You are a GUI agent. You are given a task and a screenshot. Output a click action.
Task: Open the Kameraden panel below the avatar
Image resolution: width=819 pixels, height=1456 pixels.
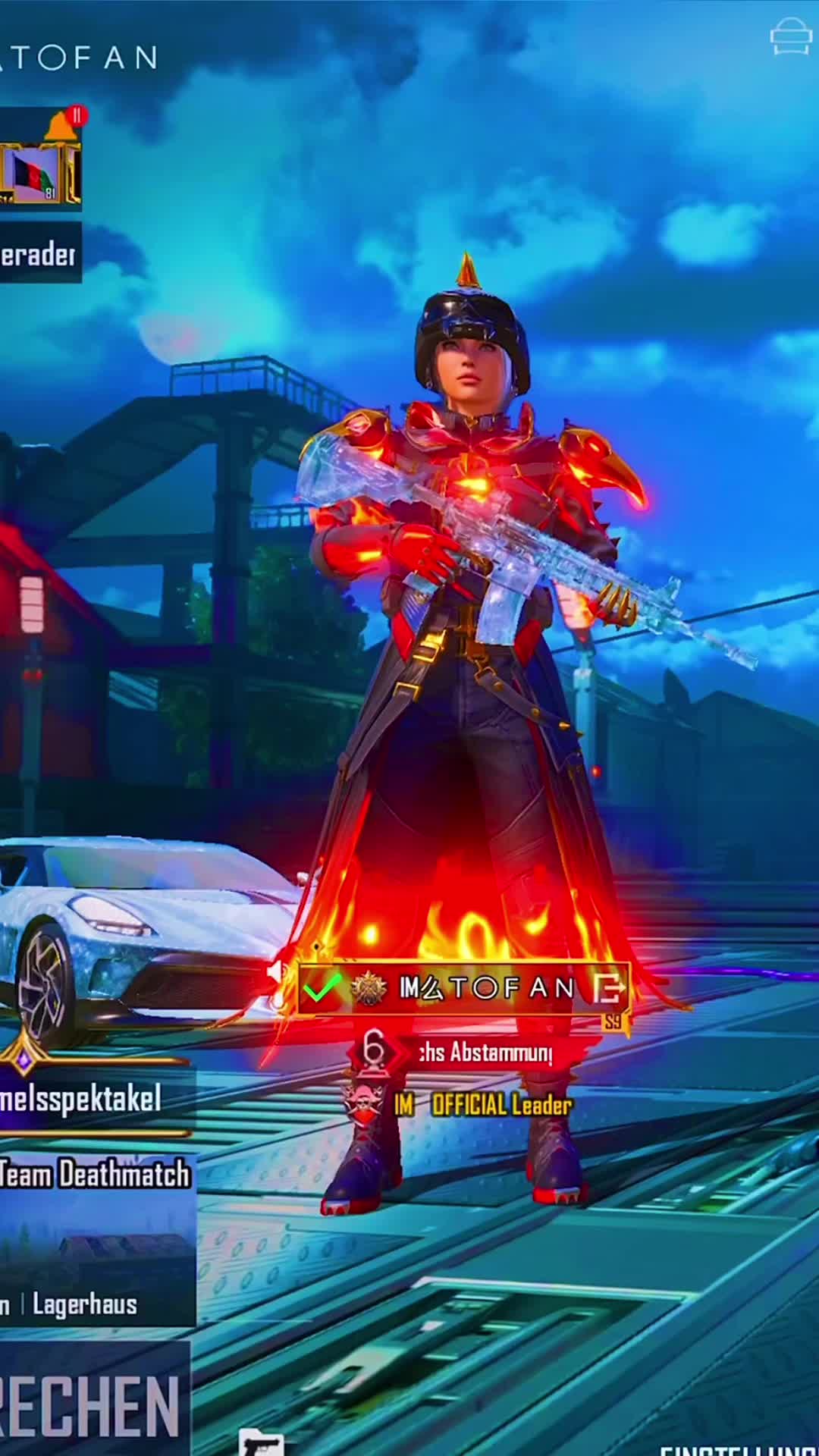pos(39,255)
